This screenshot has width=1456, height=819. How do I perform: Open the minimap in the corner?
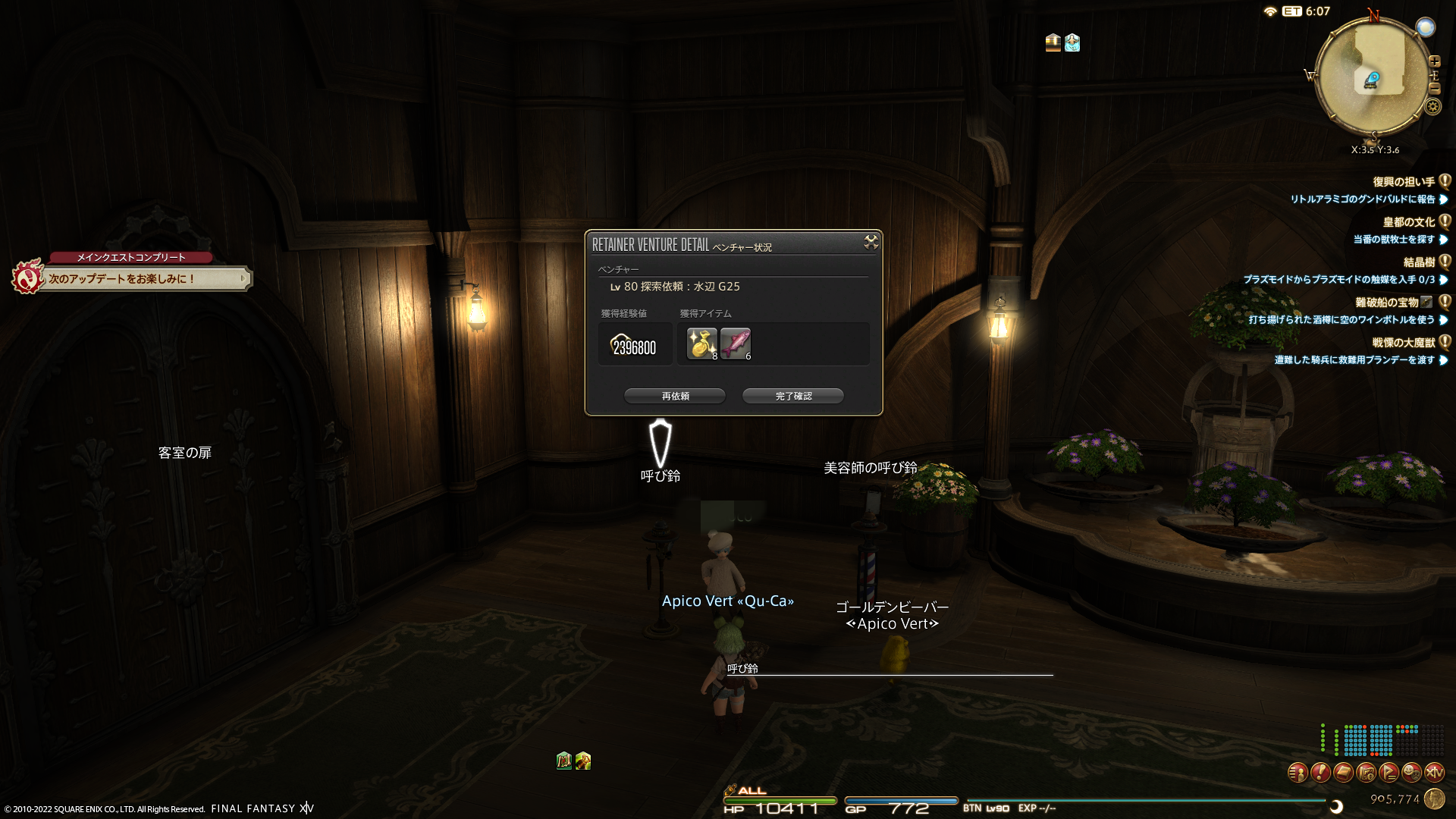[x=1372, y=77]
